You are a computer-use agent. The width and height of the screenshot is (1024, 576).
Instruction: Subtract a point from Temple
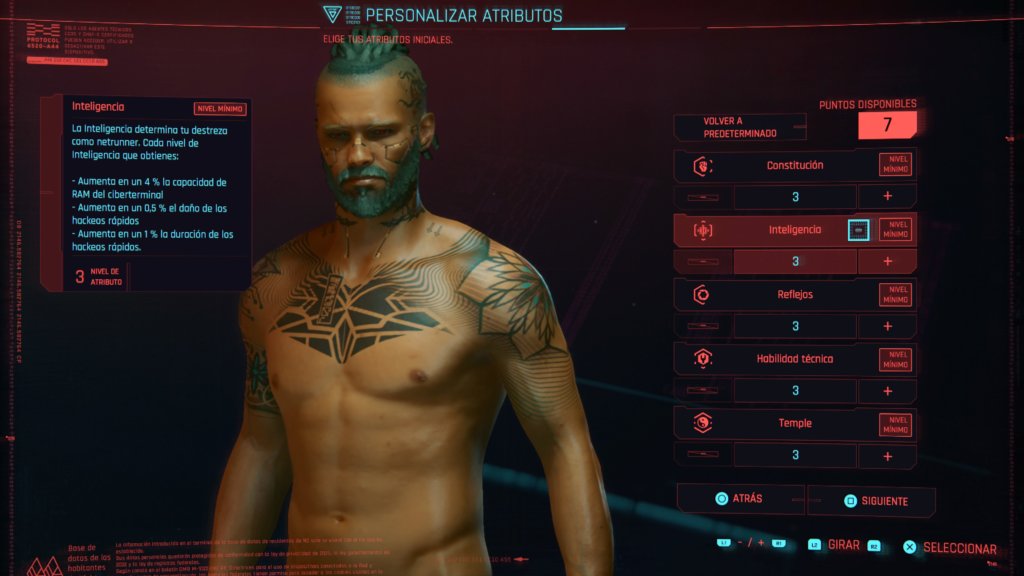(x=703, y=455)
